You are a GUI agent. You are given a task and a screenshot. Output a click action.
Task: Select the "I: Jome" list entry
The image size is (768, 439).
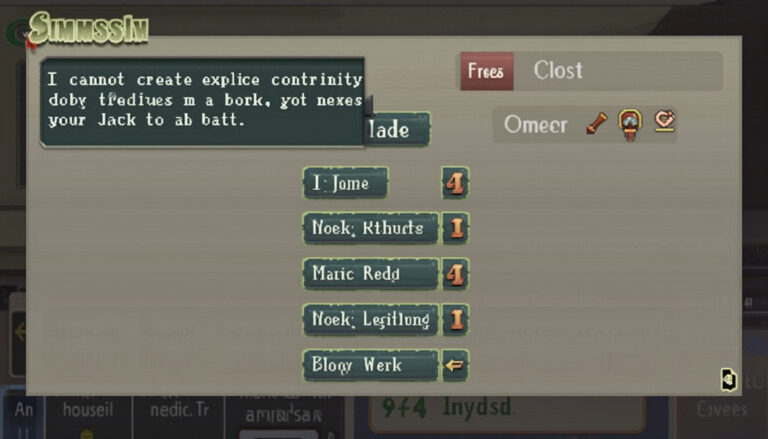[x=345, y=183]
